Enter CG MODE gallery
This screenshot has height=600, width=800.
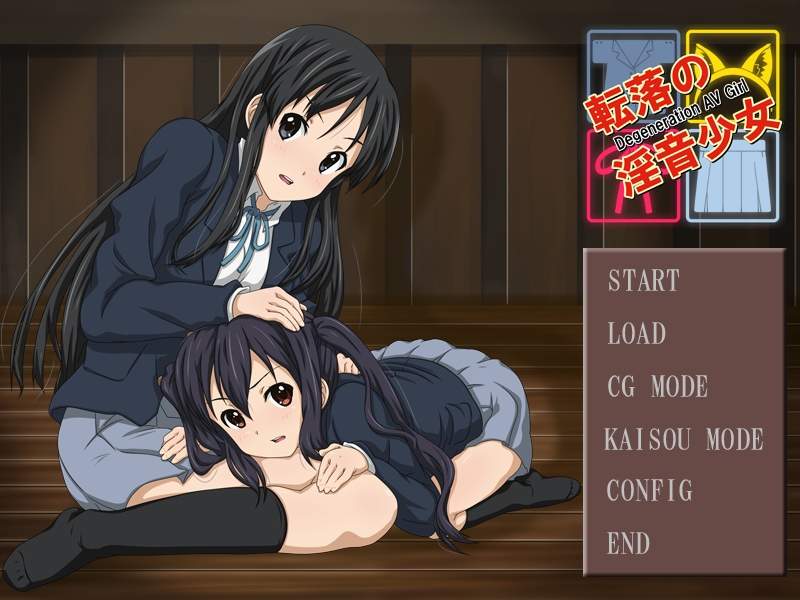click(657, 386)
